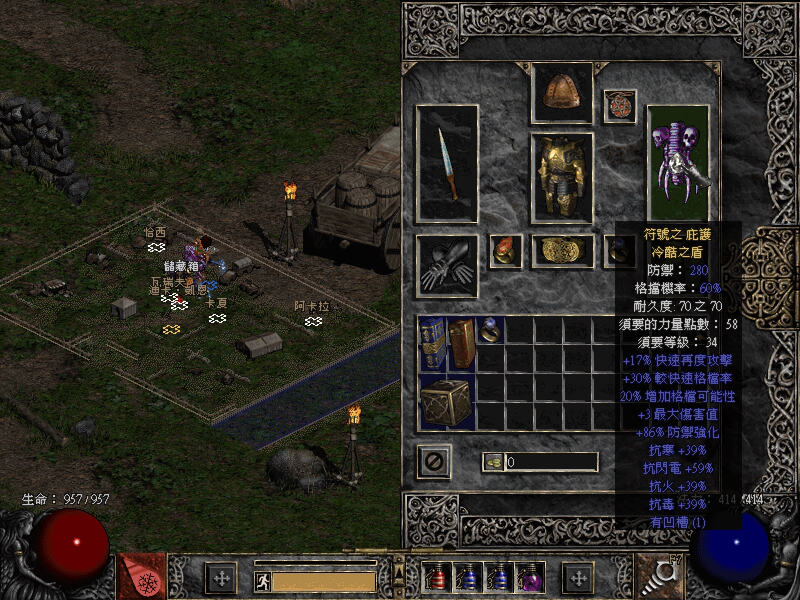Pick up the ring in the inventory grid
The width and height of the screenshot is (800, 600).
(x=490, y=330)
